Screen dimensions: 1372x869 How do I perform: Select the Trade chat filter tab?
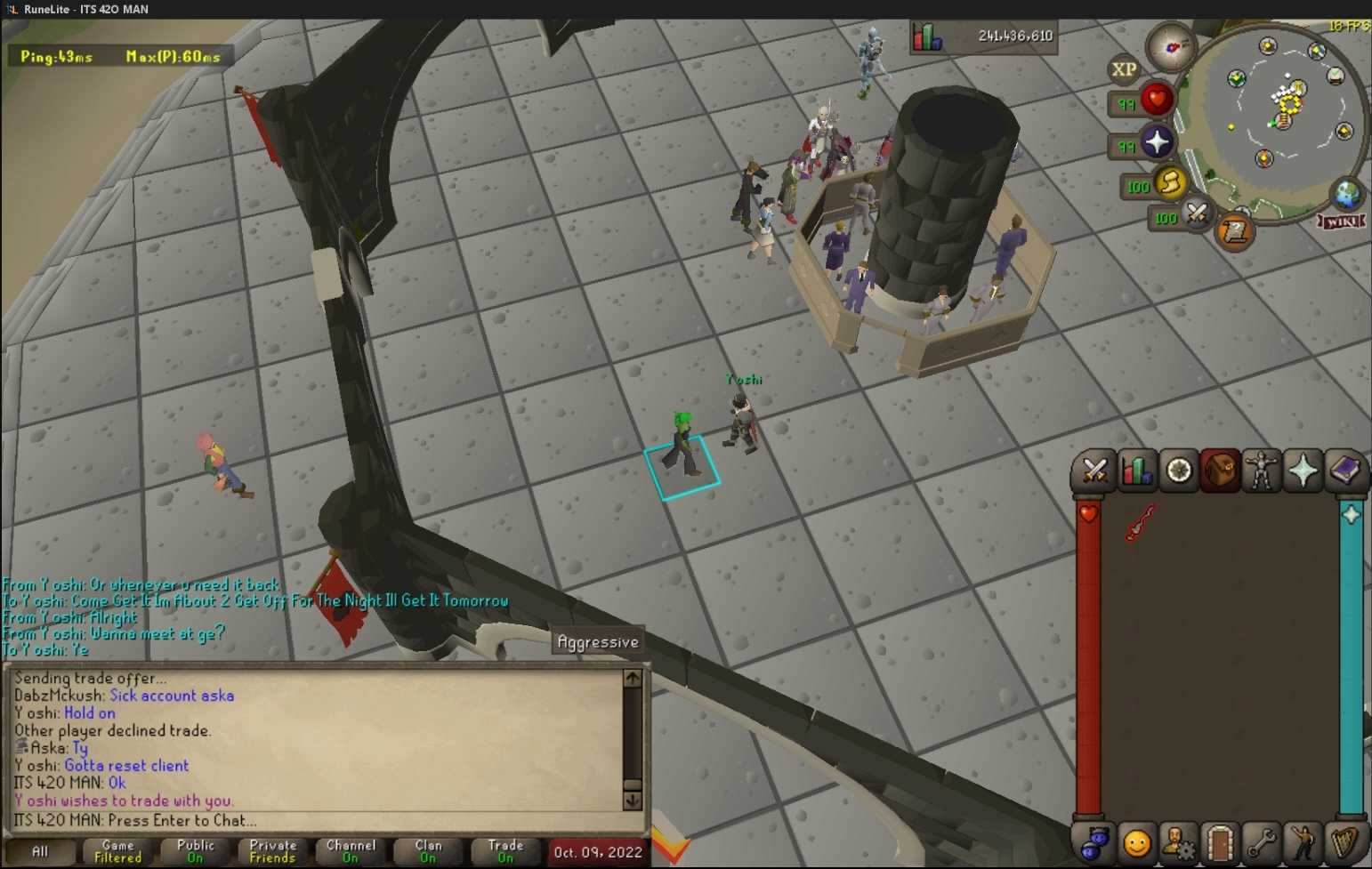pos(505,851)
